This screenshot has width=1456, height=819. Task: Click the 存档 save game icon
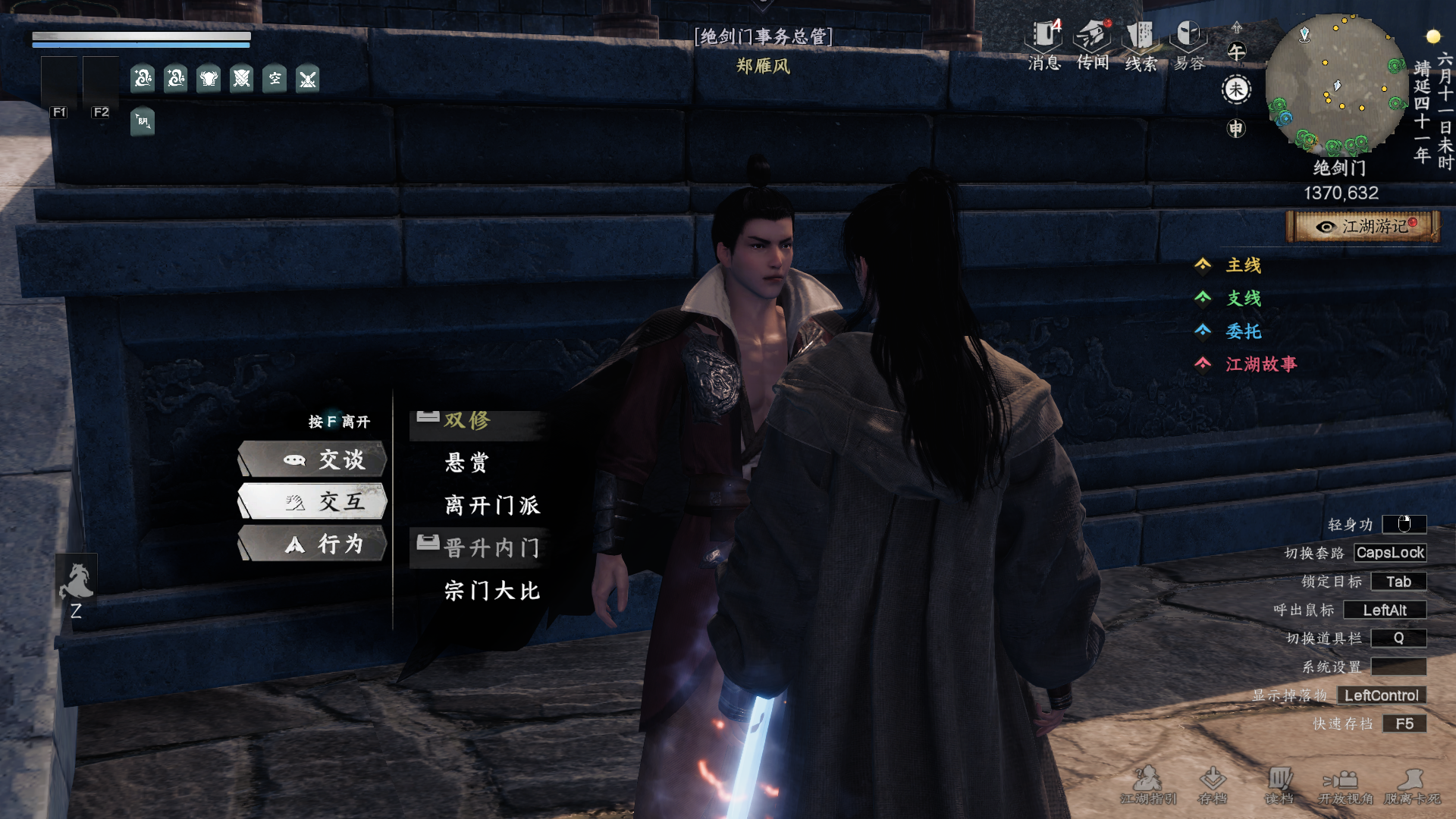coord(1213,784)
